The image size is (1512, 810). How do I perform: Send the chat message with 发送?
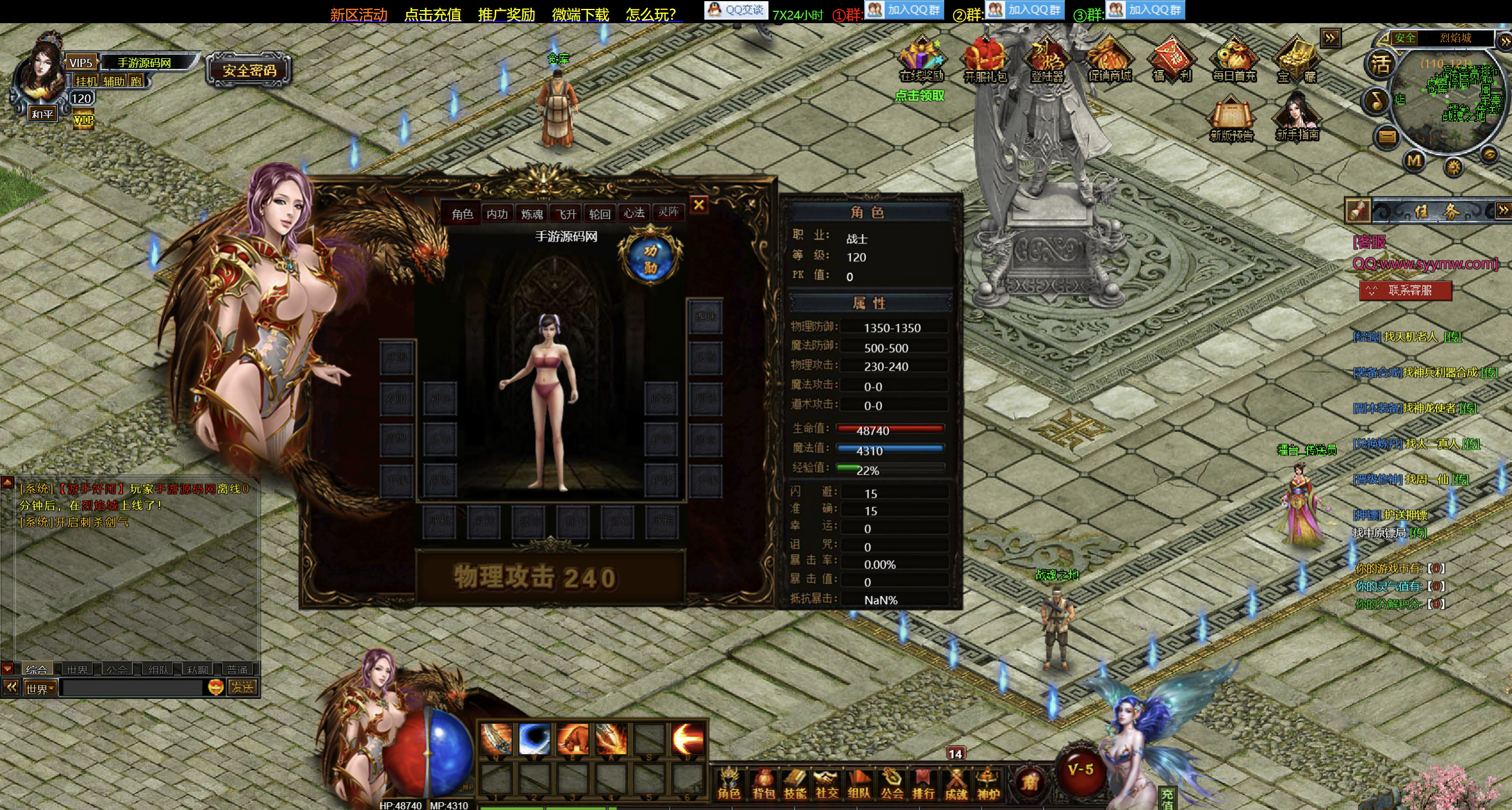(x=242, y=688)
